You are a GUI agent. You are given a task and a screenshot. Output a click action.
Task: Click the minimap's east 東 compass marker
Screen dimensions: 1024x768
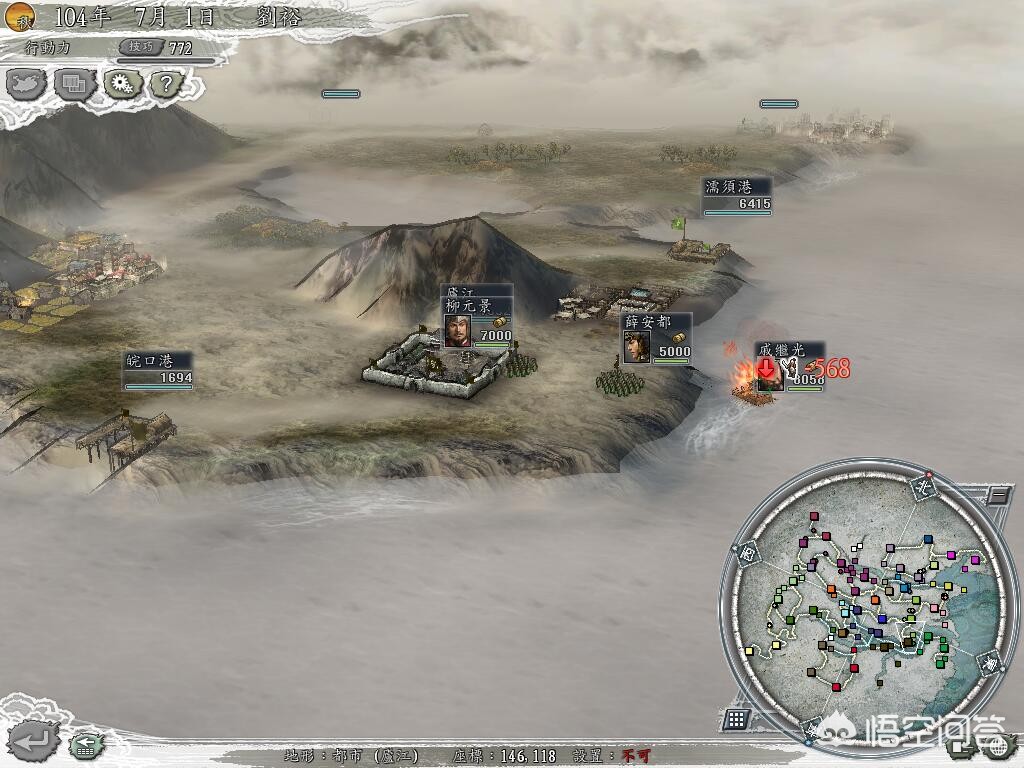click(x=987, y=663)
